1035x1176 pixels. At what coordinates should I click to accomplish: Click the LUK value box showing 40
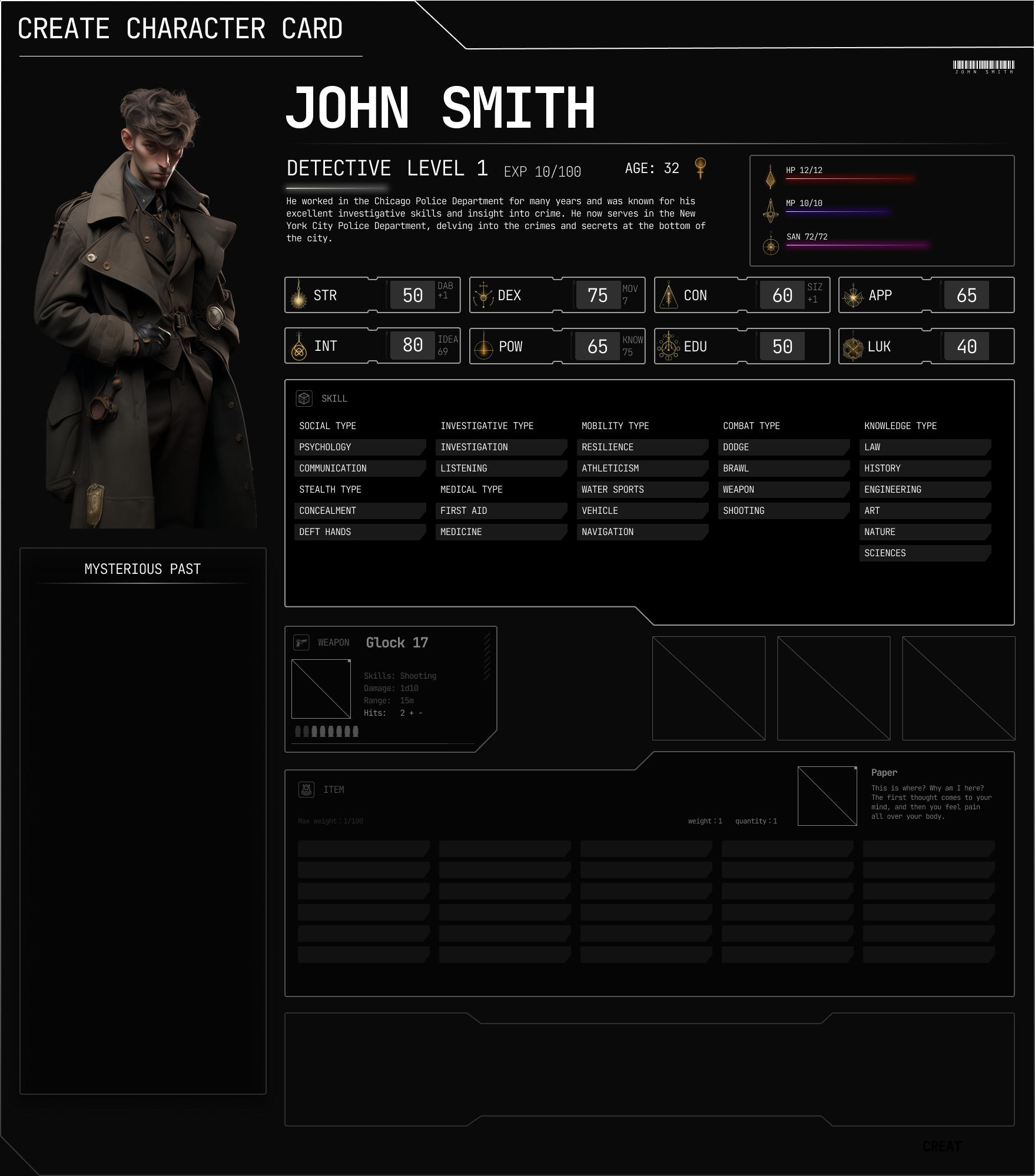pyautogui.click(x=966, y=347)
